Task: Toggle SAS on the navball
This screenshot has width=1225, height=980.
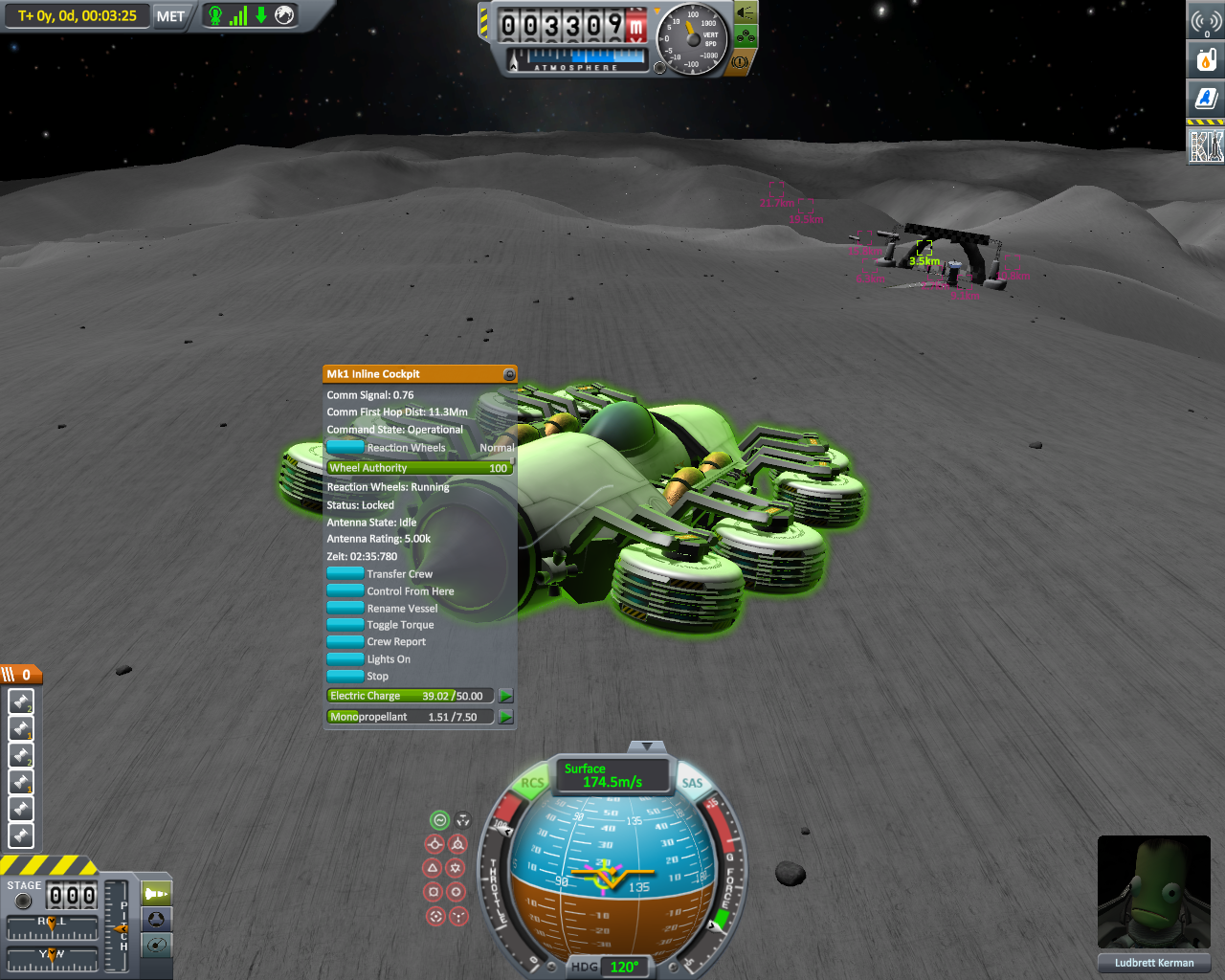Action: pos(692,783)
